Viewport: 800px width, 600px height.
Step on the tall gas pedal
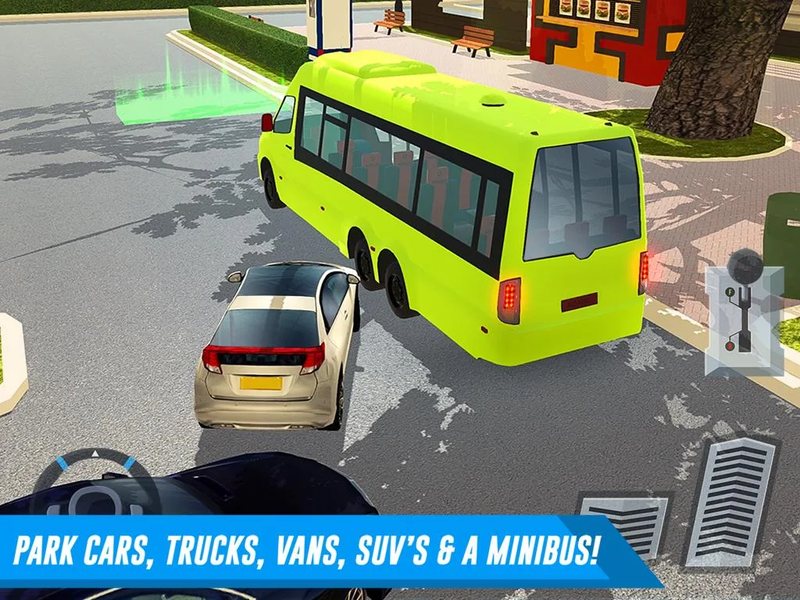pyautogui.click(x=731, y=500)
